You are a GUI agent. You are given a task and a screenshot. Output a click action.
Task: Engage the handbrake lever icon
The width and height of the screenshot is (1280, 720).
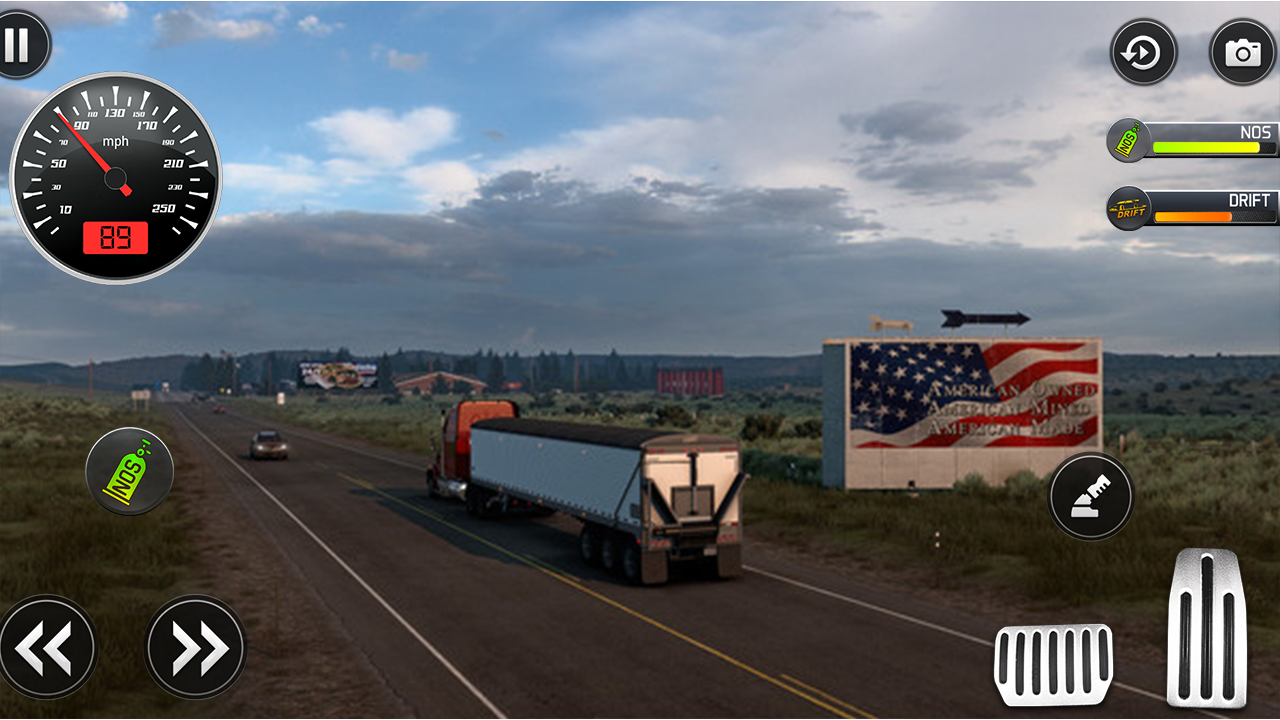coord(1090,495)
